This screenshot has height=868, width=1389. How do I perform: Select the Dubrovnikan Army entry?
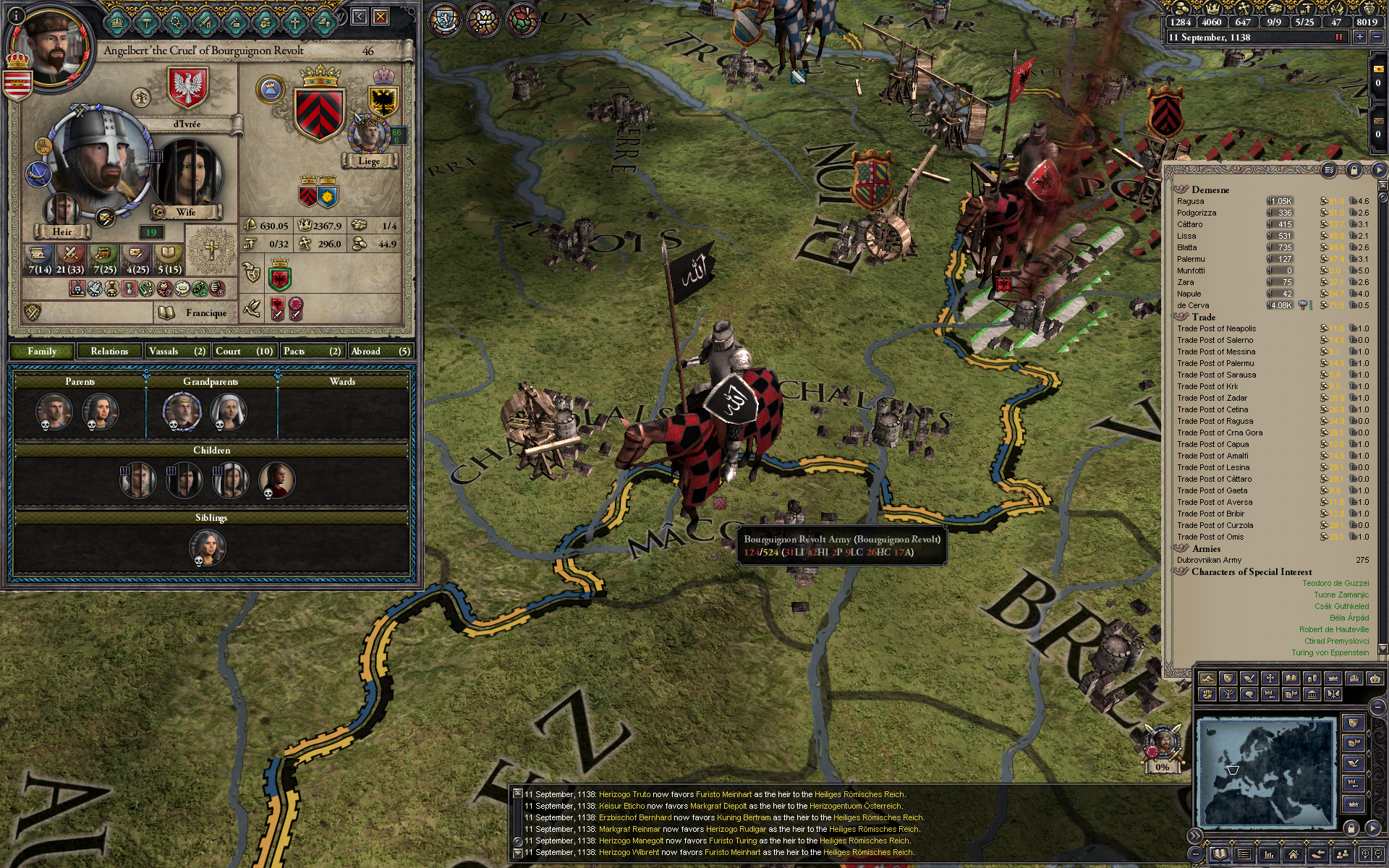coord(1209,560)
